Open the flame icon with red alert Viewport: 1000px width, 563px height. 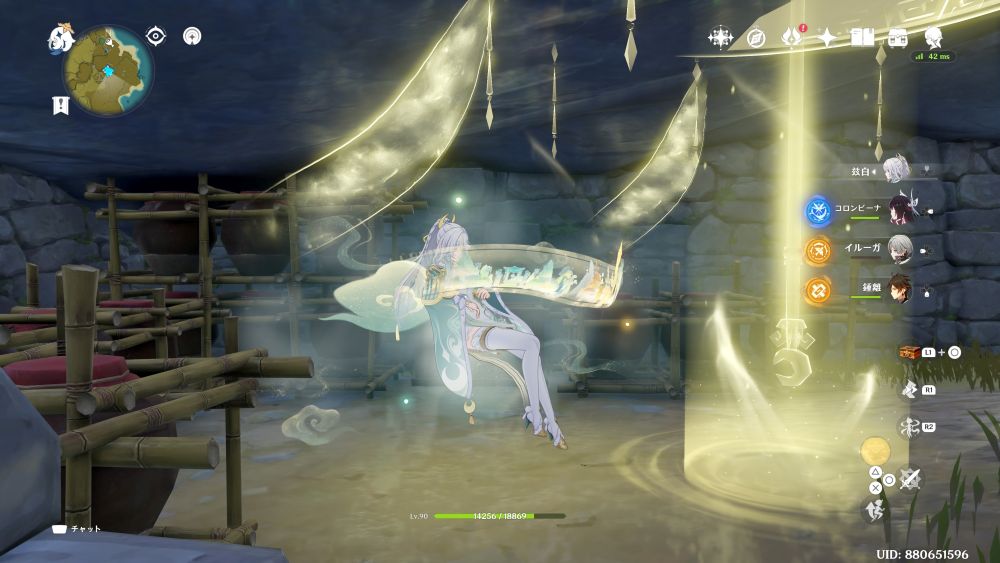[792, 37]
